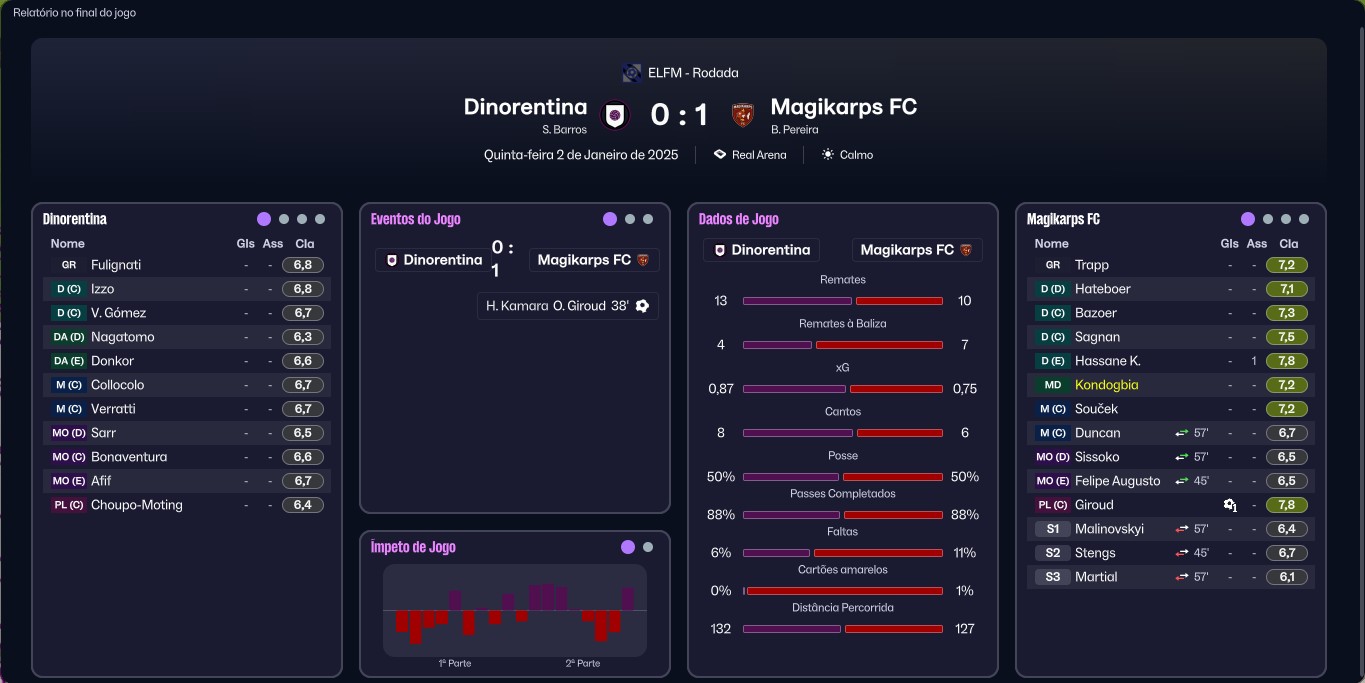
Task: Click the Dinorentina name in the scoreline header
Action: 525,107
